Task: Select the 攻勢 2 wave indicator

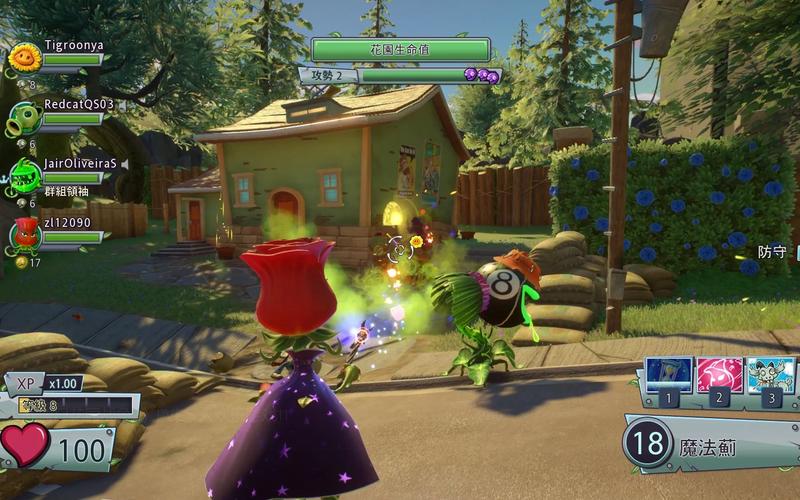Action: coord(330,75)
